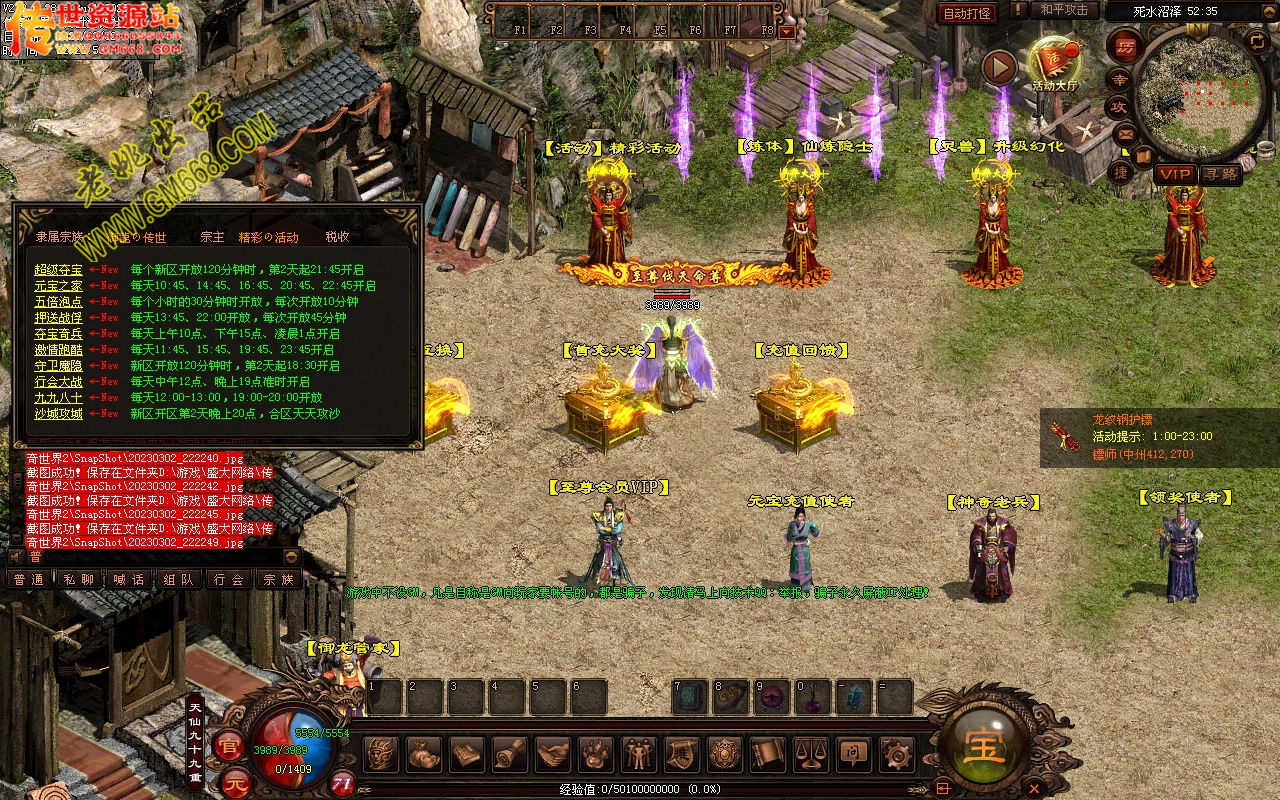
Task: Switch the 和平攻击 attack mode
Action: (x=1063, y=10)
